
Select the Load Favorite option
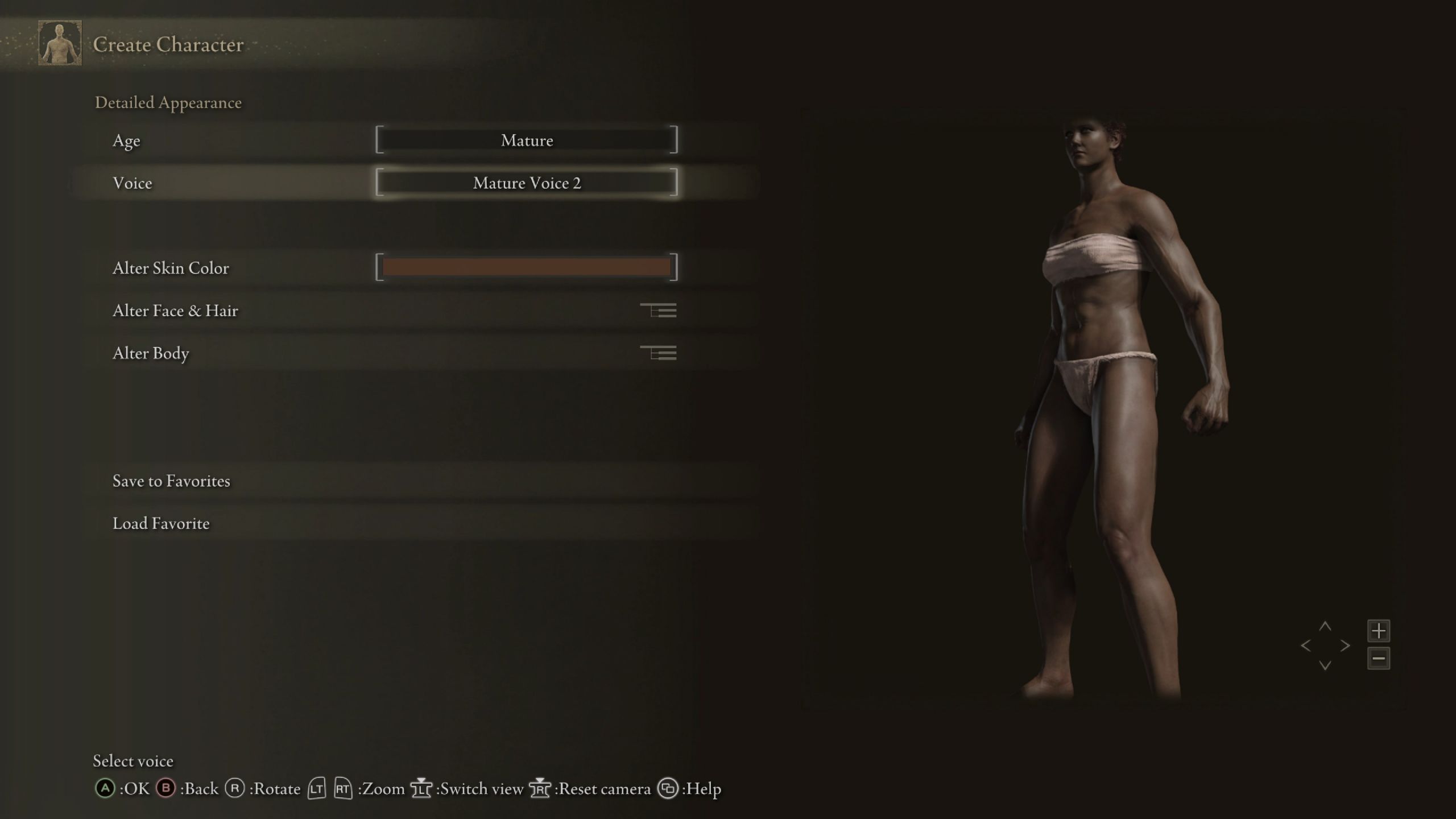click(x=161, y=523)
